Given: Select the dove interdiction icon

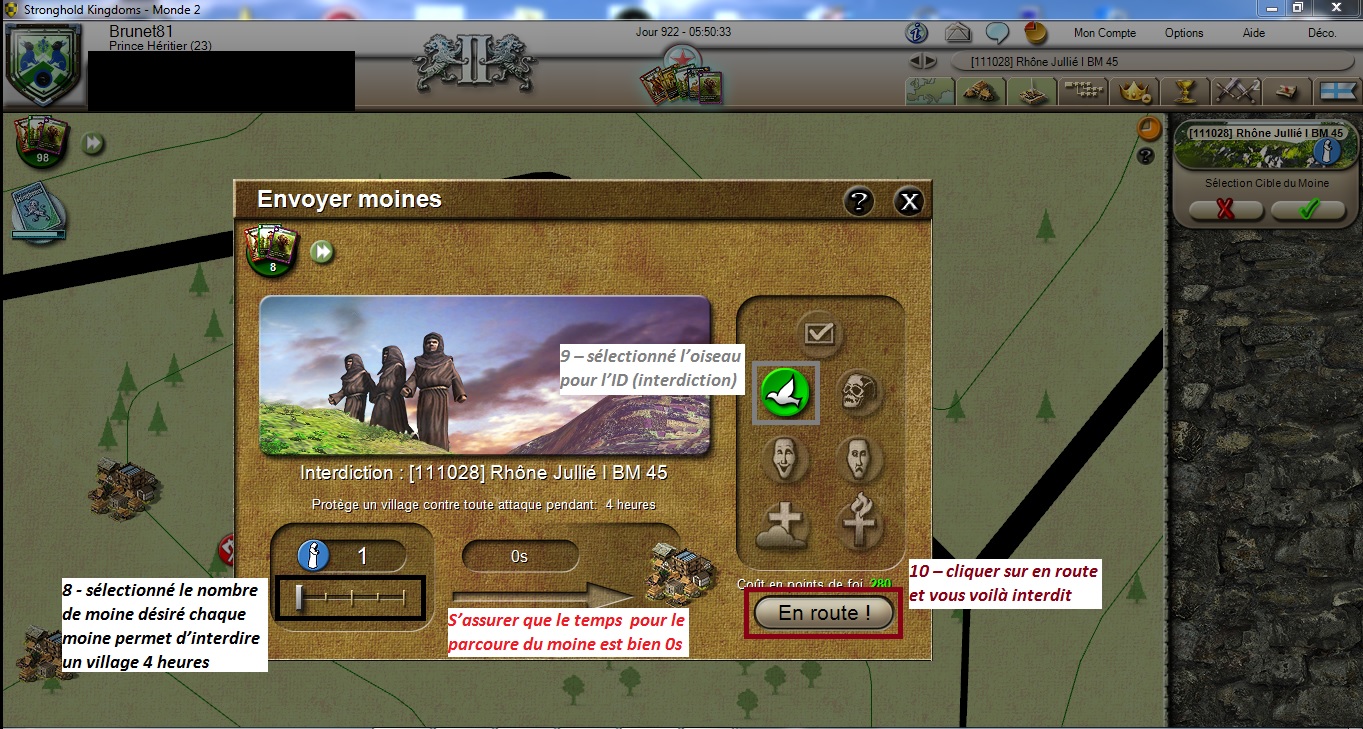Looking at the screenshot, I should [786, 392].
